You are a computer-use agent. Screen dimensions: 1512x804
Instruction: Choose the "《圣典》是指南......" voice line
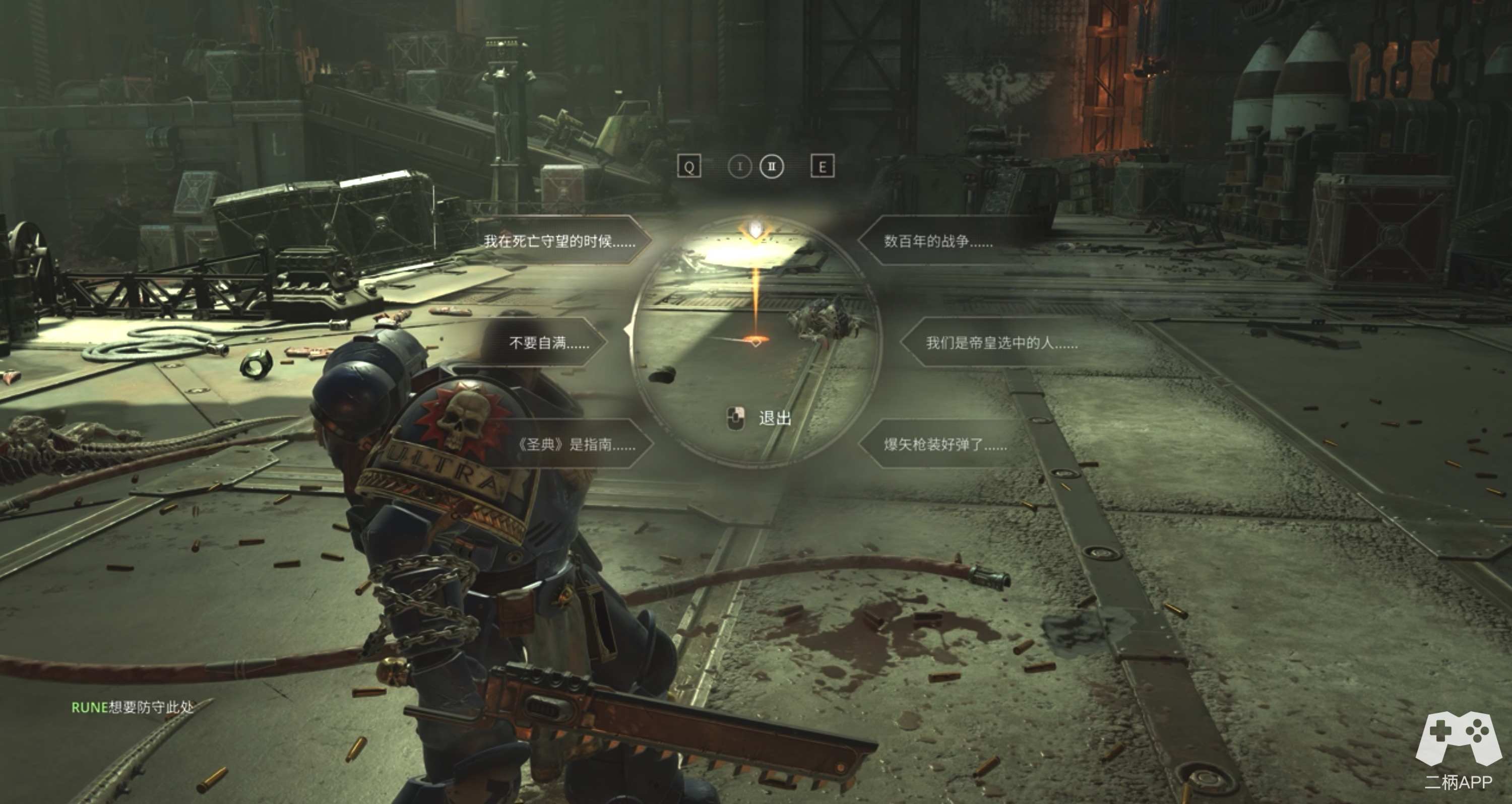click(x=576, y=444)
